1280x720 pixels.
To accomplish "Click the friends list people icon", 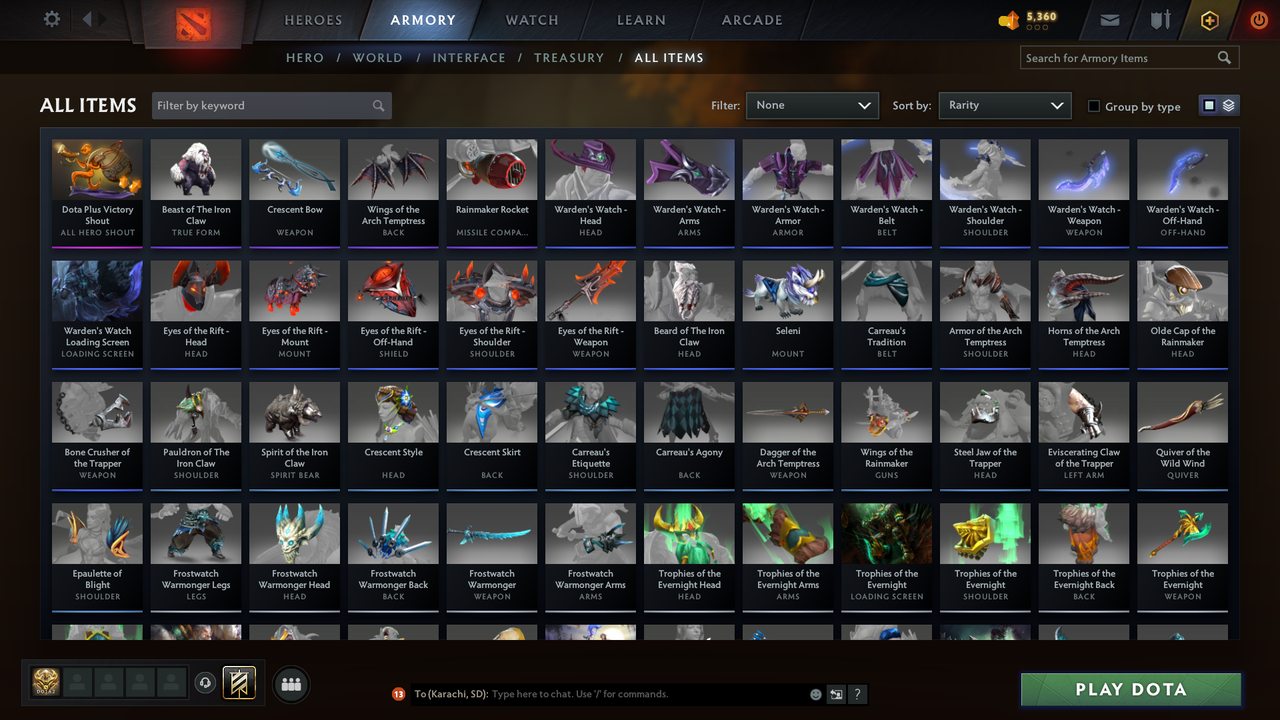I will [289, 684].
